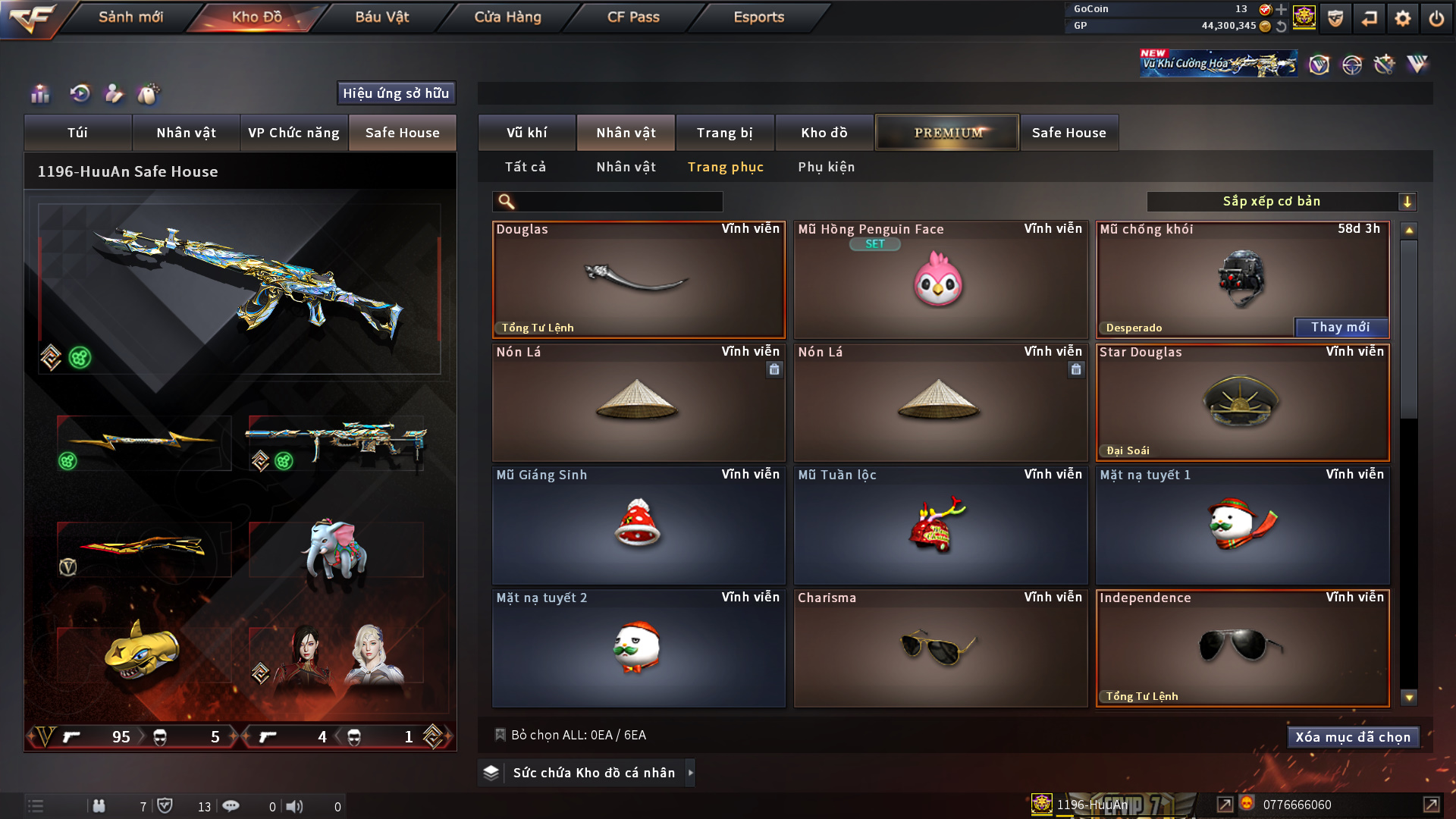1456x819 pixels.
Task: Switch to the Túi bag tab
Action: (x=77, y=133)
